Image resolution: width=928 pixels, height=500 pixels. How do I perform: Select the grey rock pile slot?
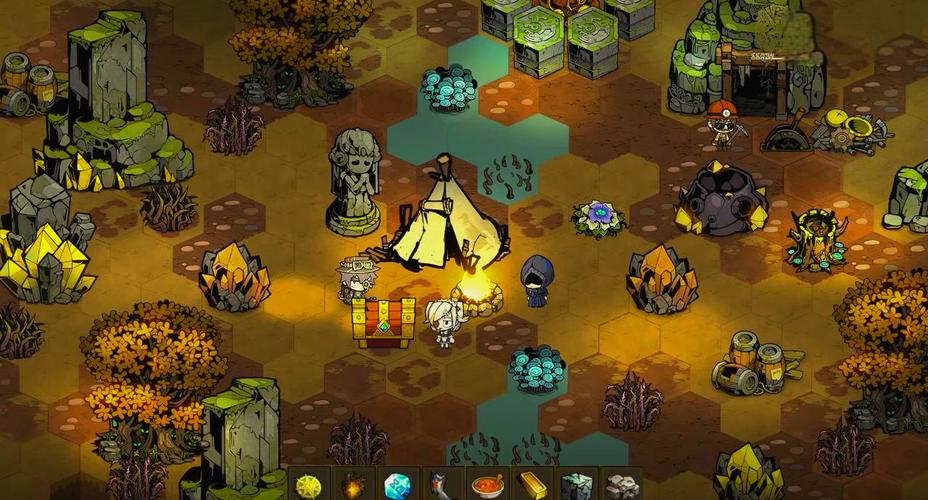click(x=618, y=485)
